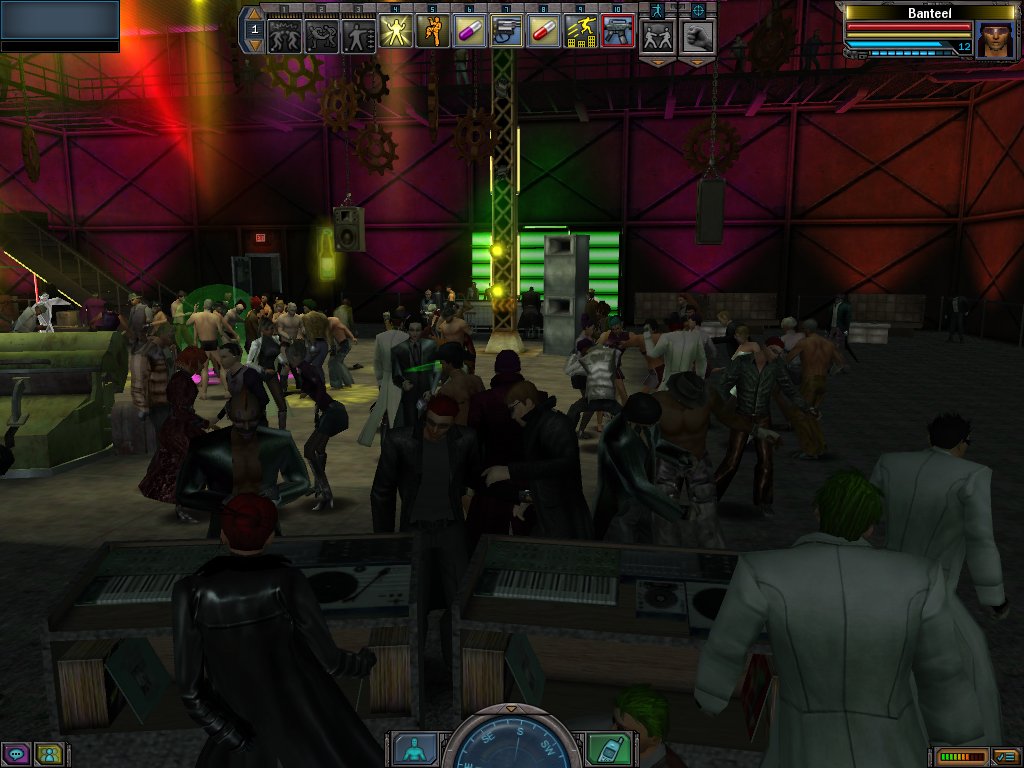Select the two fighters ability in slot 1
Image resolution: width=1024 pixels, height=768 pixels.
pyautogui.click(x=285, y=32)
